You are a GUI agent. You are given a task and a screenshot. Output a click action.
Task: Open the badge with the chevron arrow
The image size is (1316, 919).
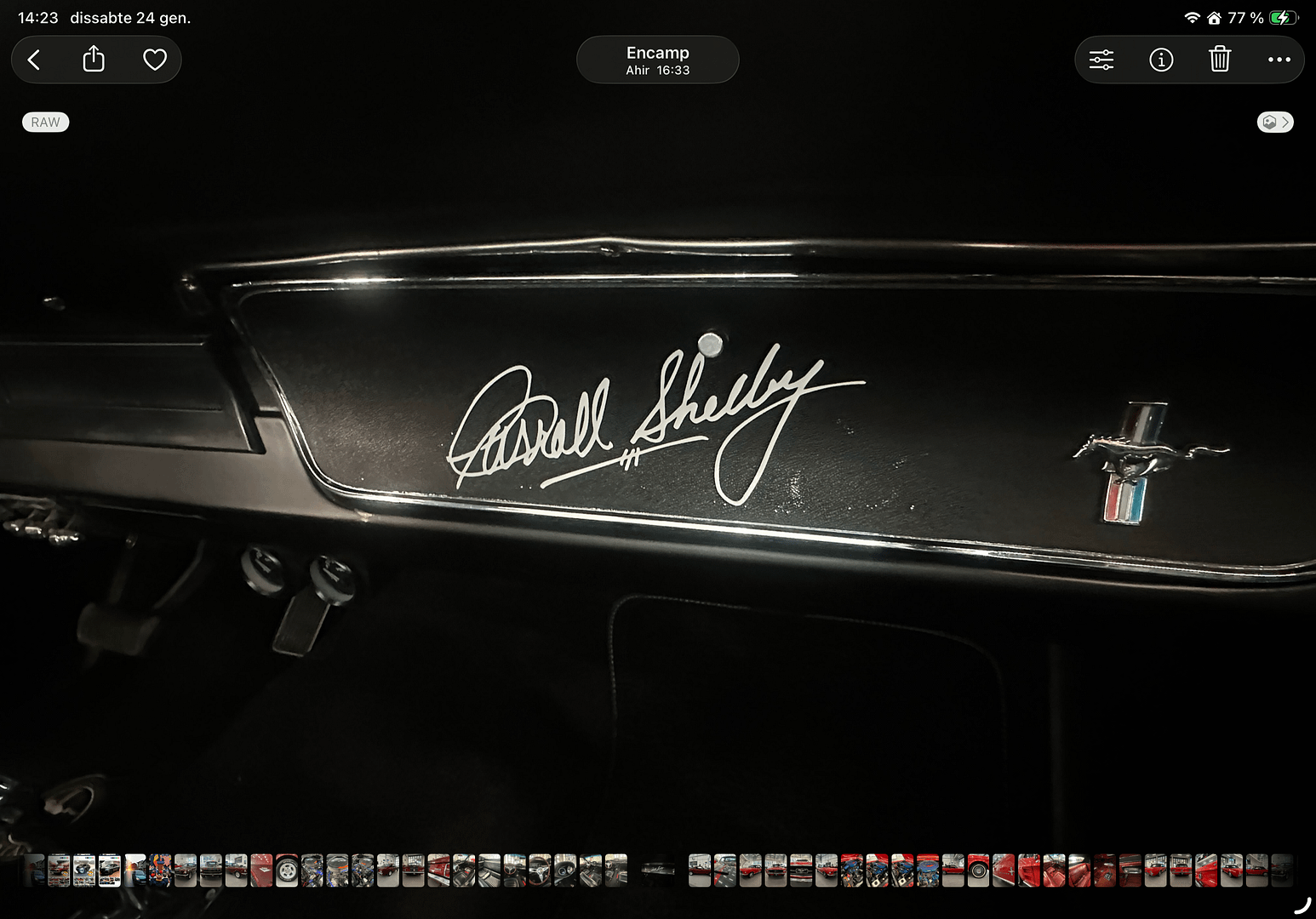coord(1274,123)
